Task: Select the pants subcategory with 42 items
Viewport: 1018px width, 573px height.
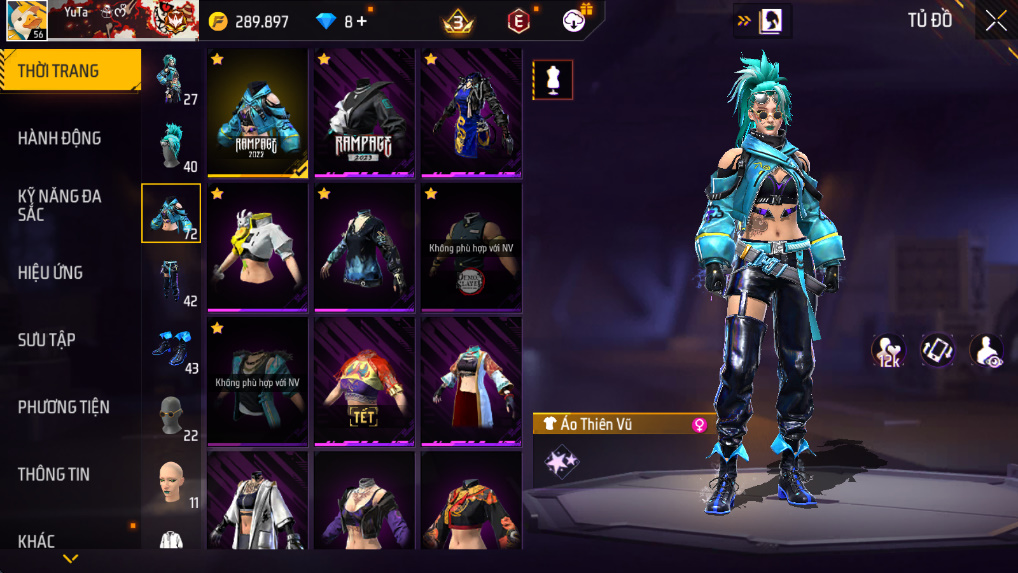Action: pos(171,279)
